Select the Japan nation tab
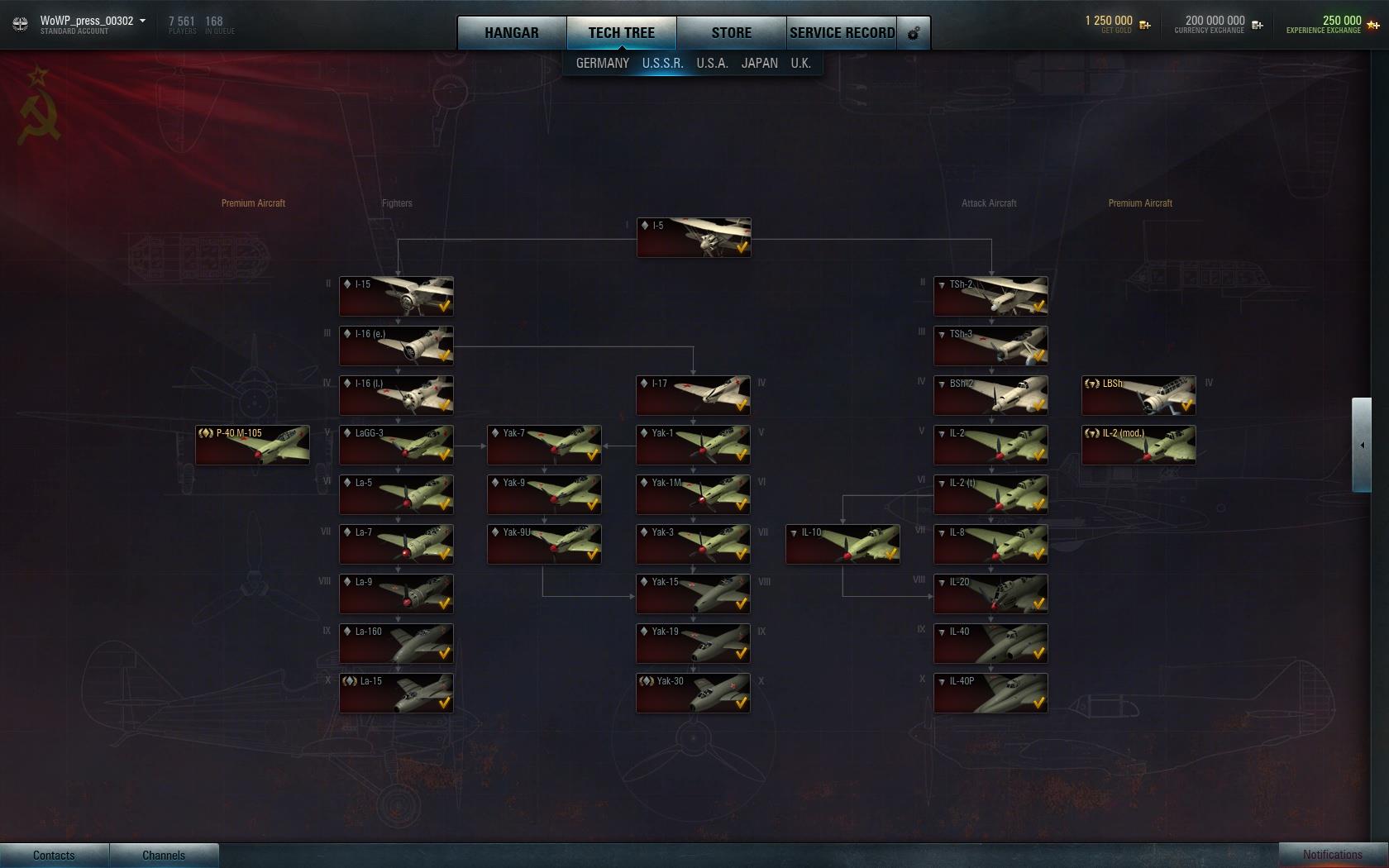 pyautogui.click(x=759, y=64)
